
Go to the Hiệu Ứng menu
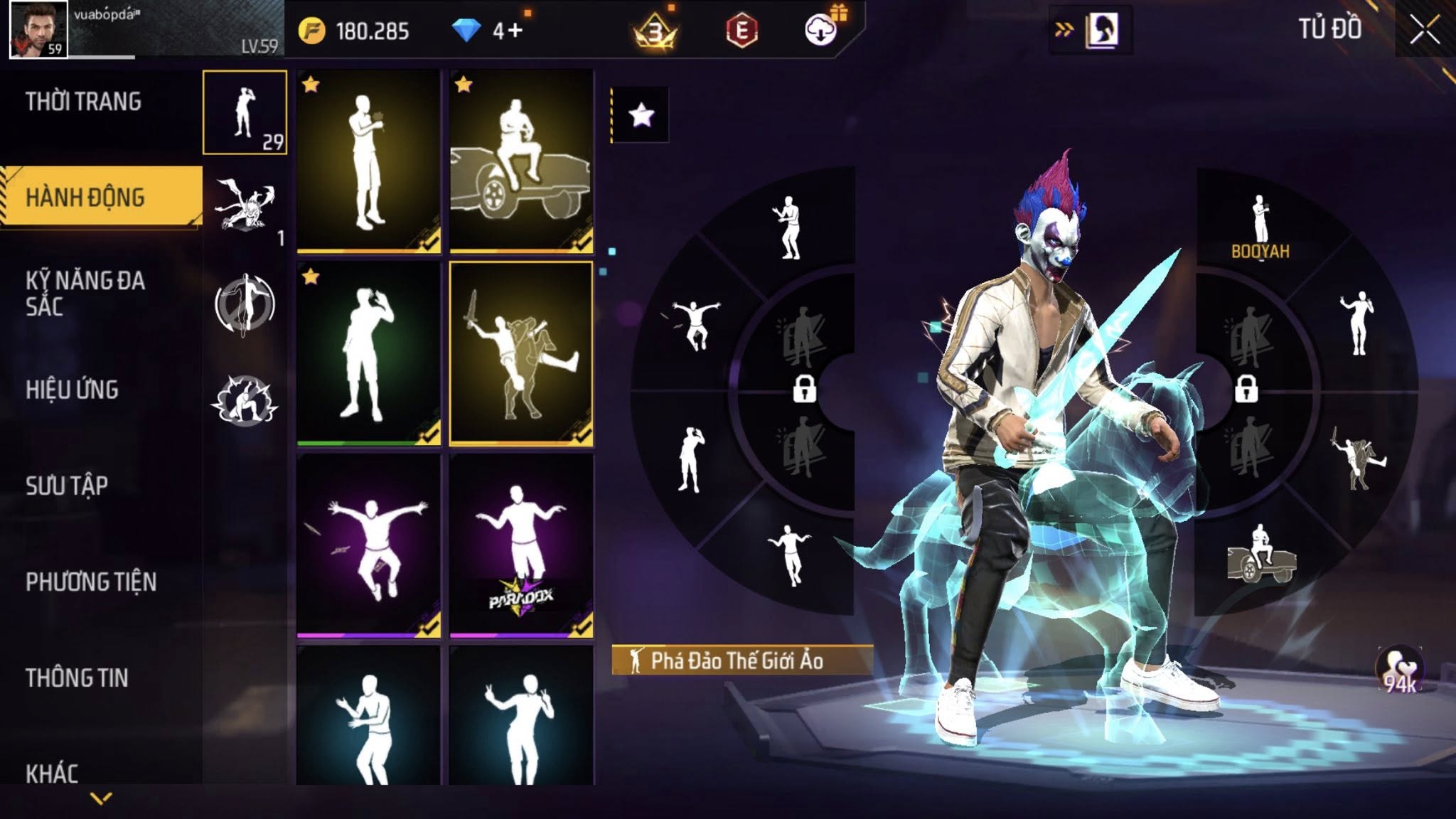coord(72,390)
